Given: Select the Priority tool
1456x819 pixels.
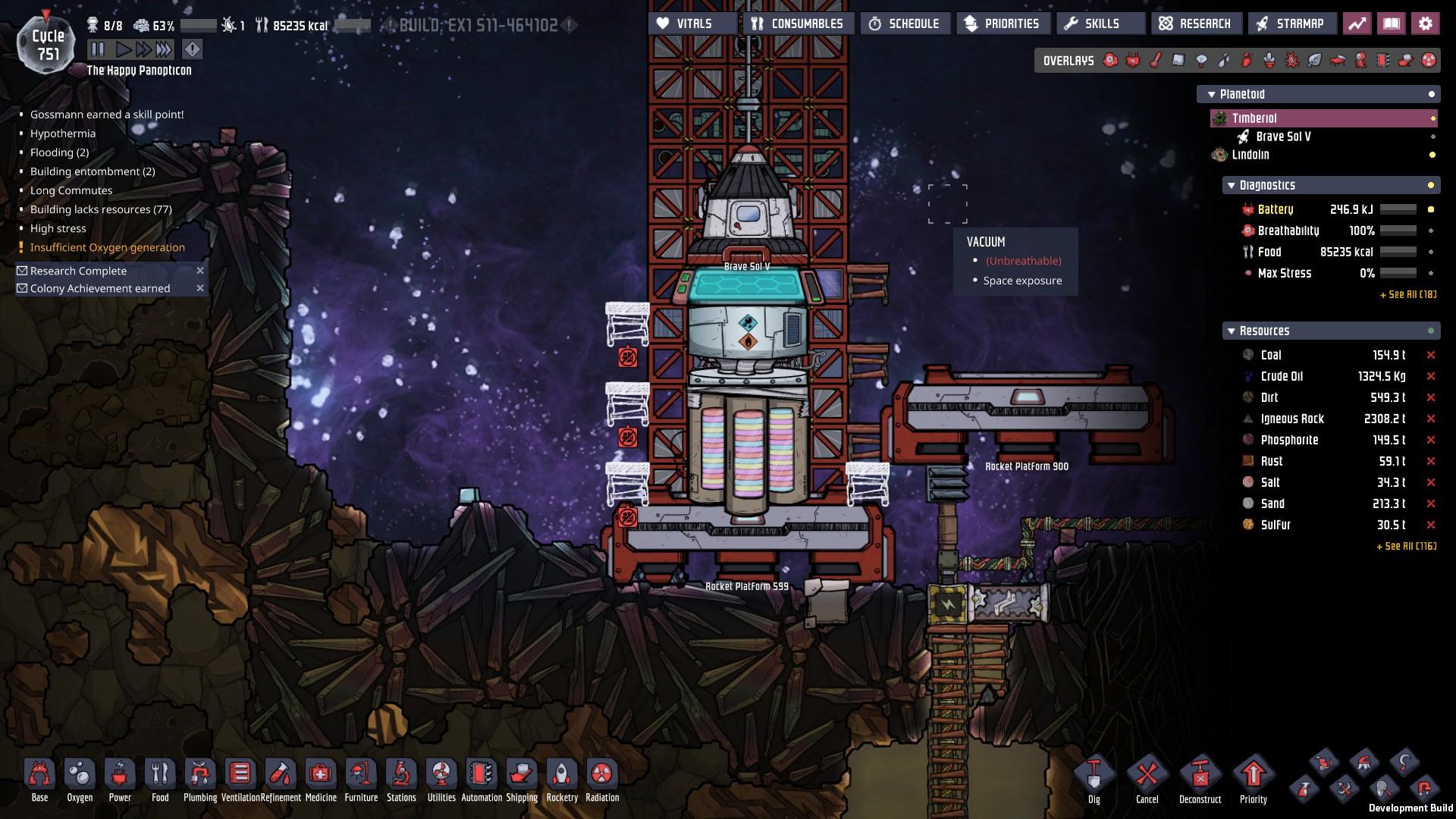Looking at the screenshot, I should pos(1253,780).
